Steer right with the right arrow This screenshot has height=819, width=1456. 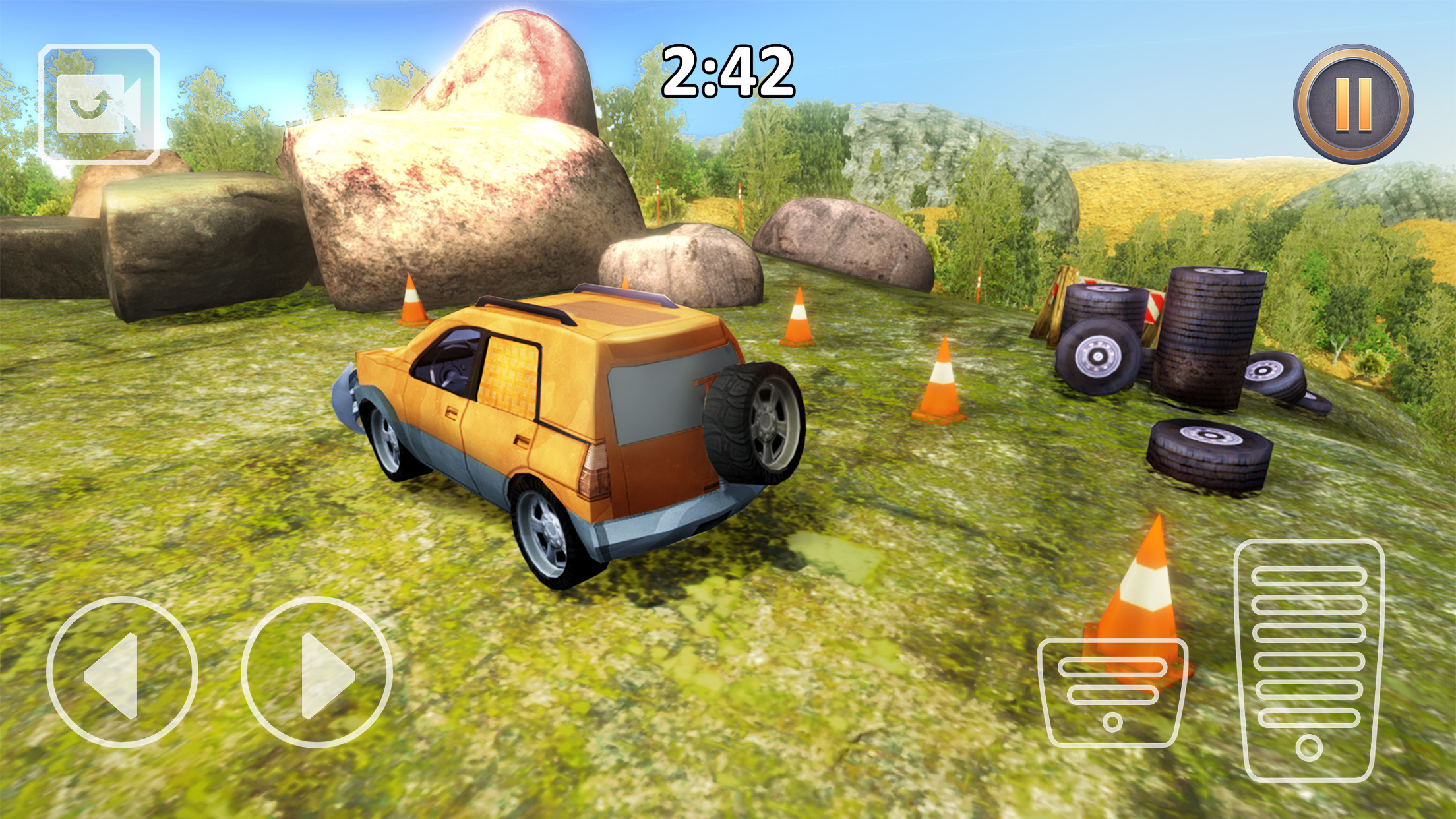coord(317,673)
